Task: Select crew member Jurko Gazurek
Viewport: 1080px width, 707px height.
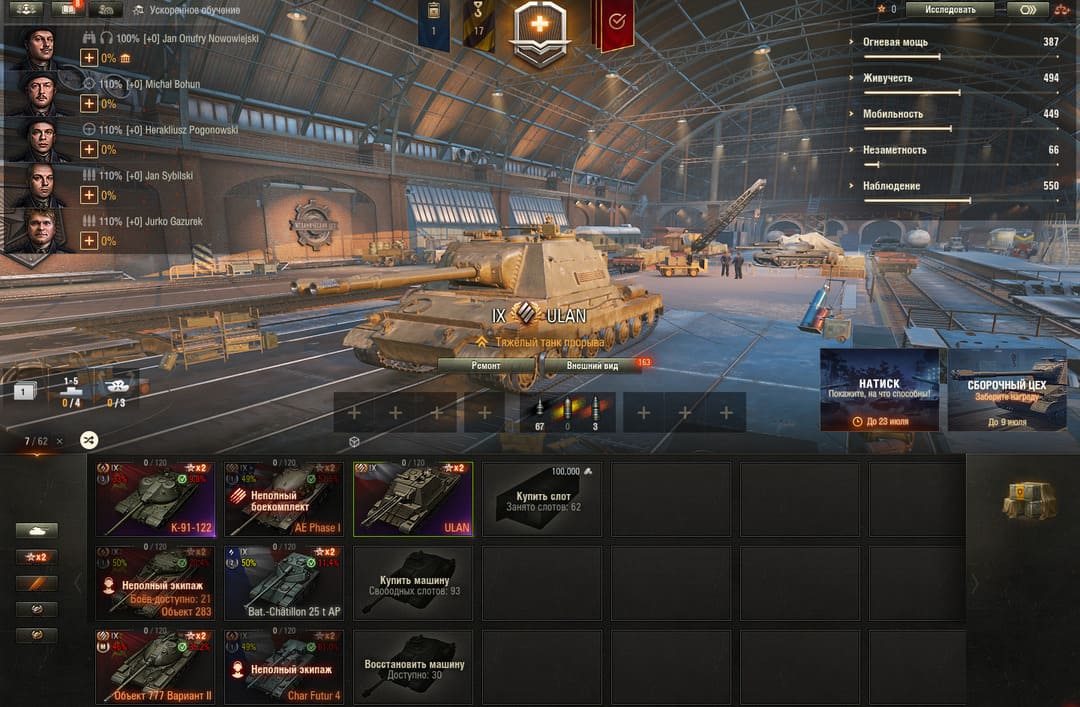Action: (41, 230)
